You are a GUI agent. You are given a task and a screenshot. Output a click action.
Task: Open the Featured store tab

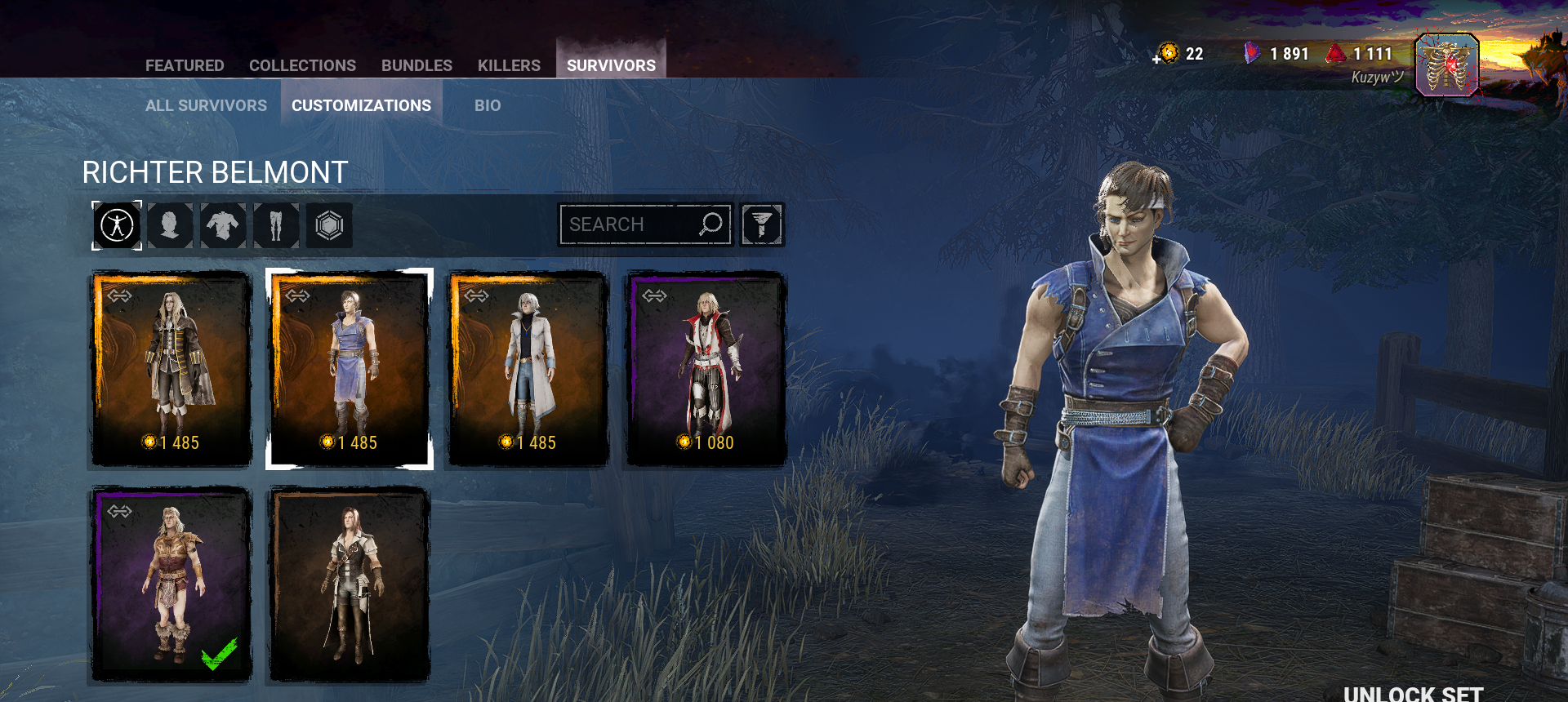(x=185, y=65)
